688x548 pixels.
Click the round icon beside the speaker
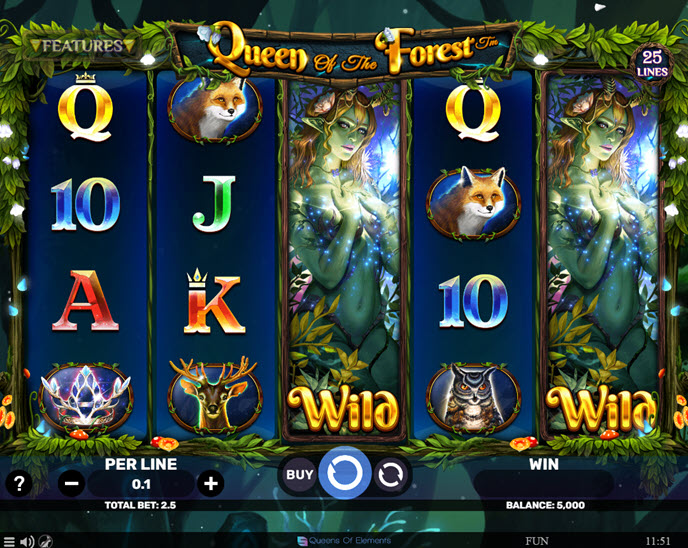point(46,541)
